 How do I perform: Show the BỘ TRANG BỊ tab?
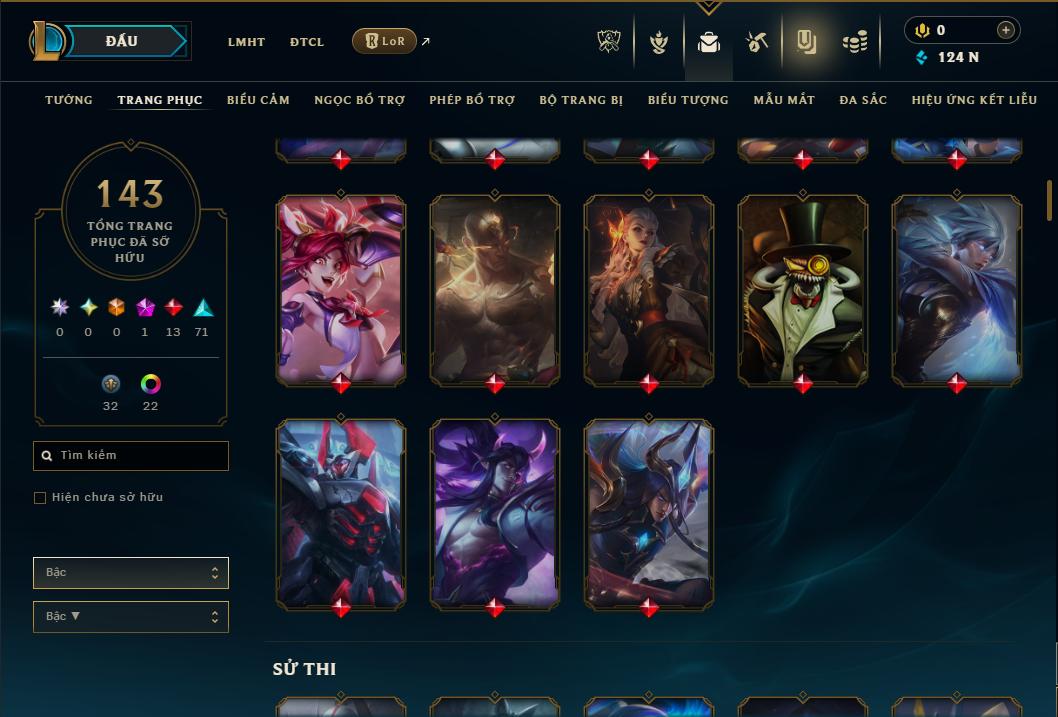(x=581, y=100)
